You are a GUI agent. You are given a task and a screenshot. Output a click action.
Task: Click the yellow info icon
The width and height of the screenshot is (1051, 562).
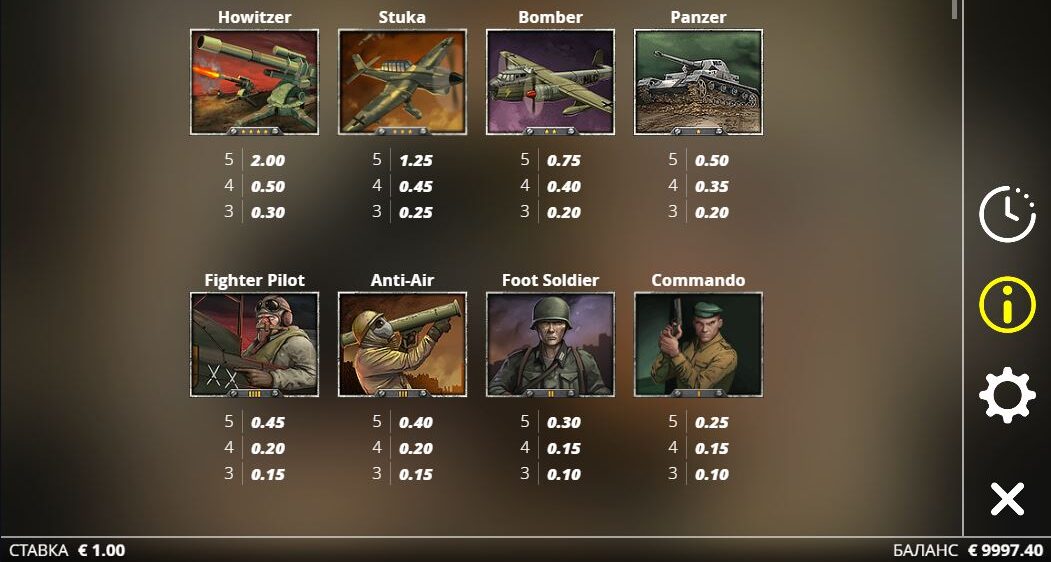(1007, 304)
